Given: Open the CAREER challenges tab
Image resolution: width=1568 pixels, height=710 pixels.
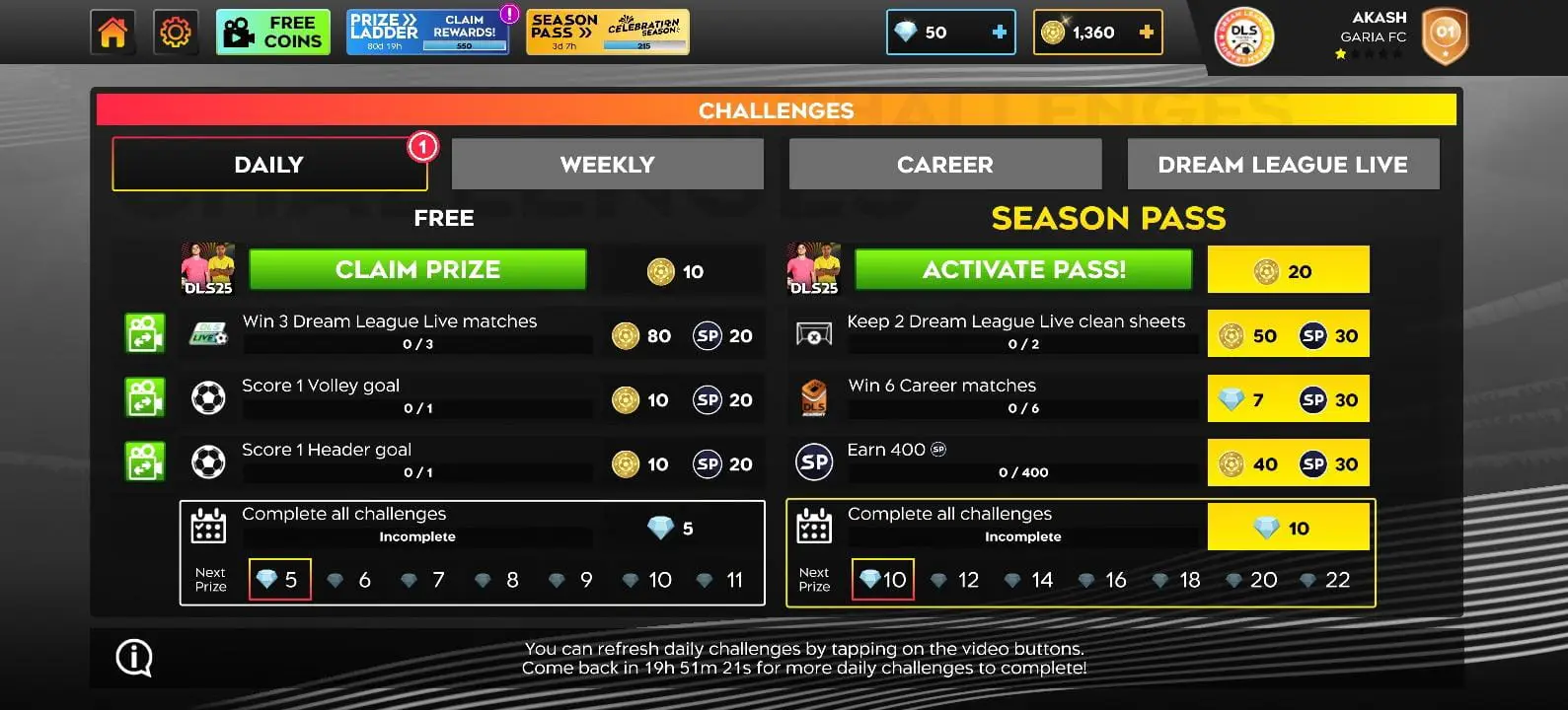Looking at the screenshot, I should [944, 164].
